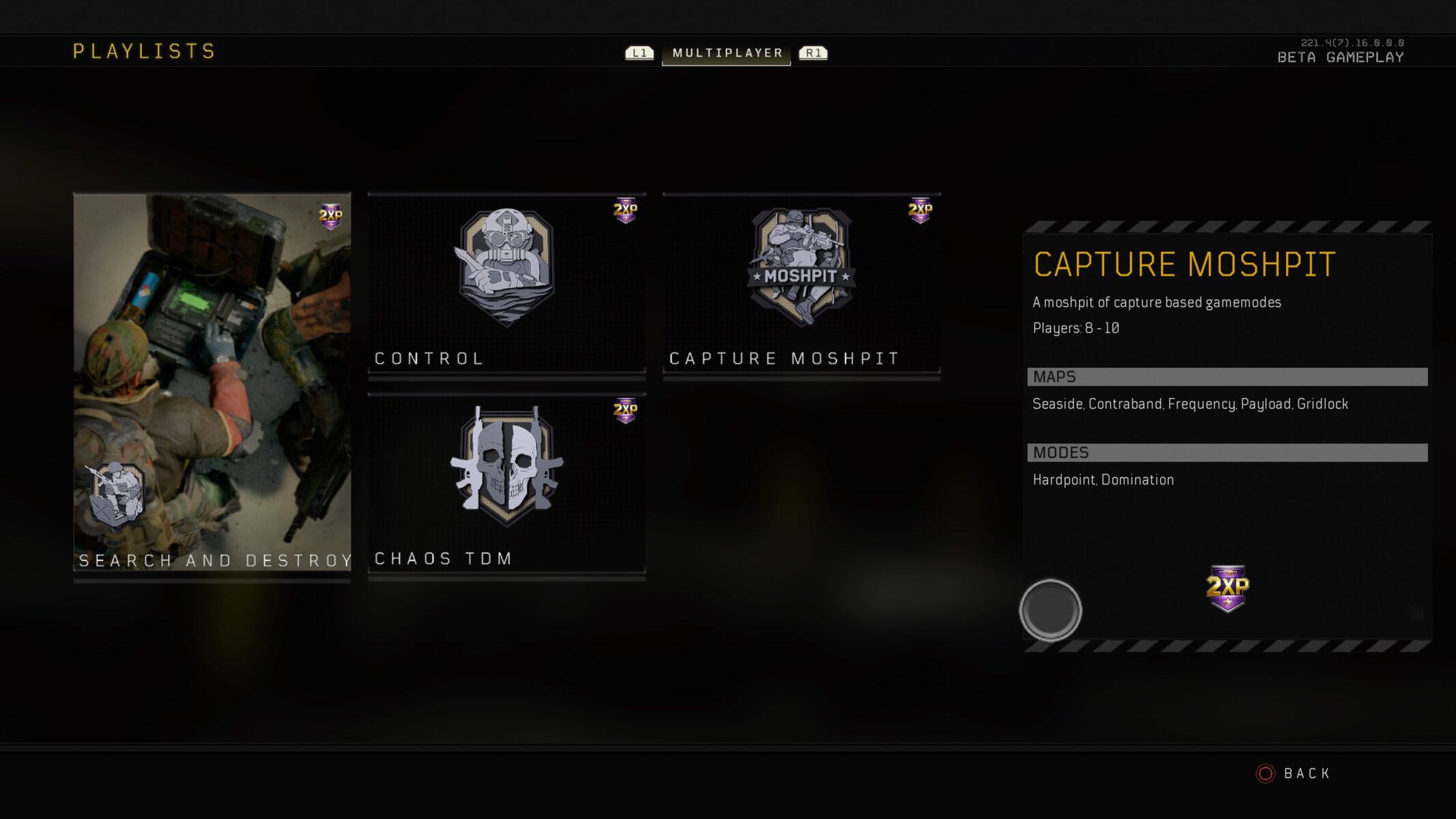Open the Capture Moshpit playlist

pos(801,284)
